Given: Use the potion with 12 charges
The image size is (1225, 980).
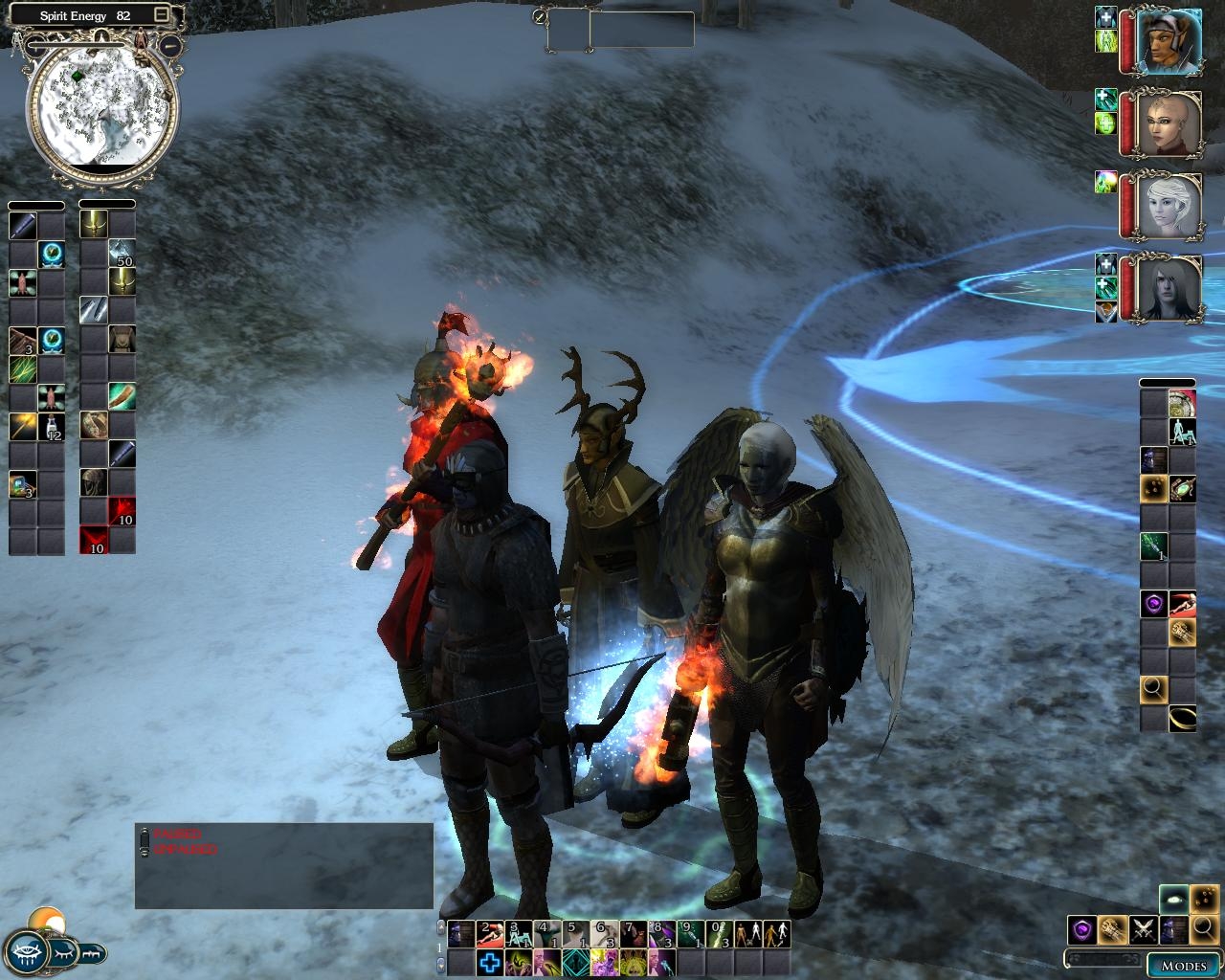Looking at the screenshot, I should coord(52,427).
